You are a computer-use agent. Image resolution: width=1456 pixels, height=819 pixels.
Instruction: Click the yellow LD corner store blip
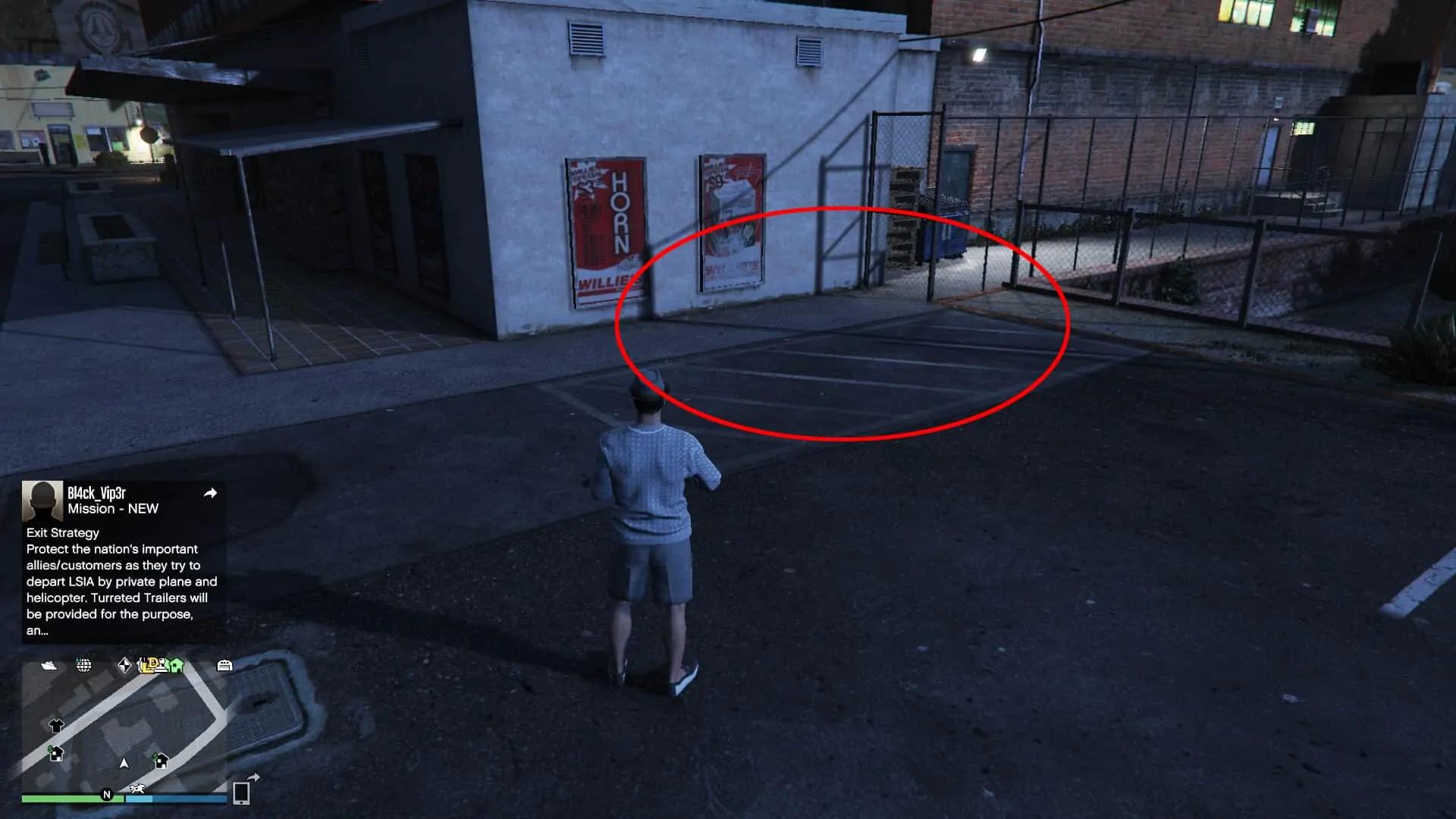click(147, 666)
